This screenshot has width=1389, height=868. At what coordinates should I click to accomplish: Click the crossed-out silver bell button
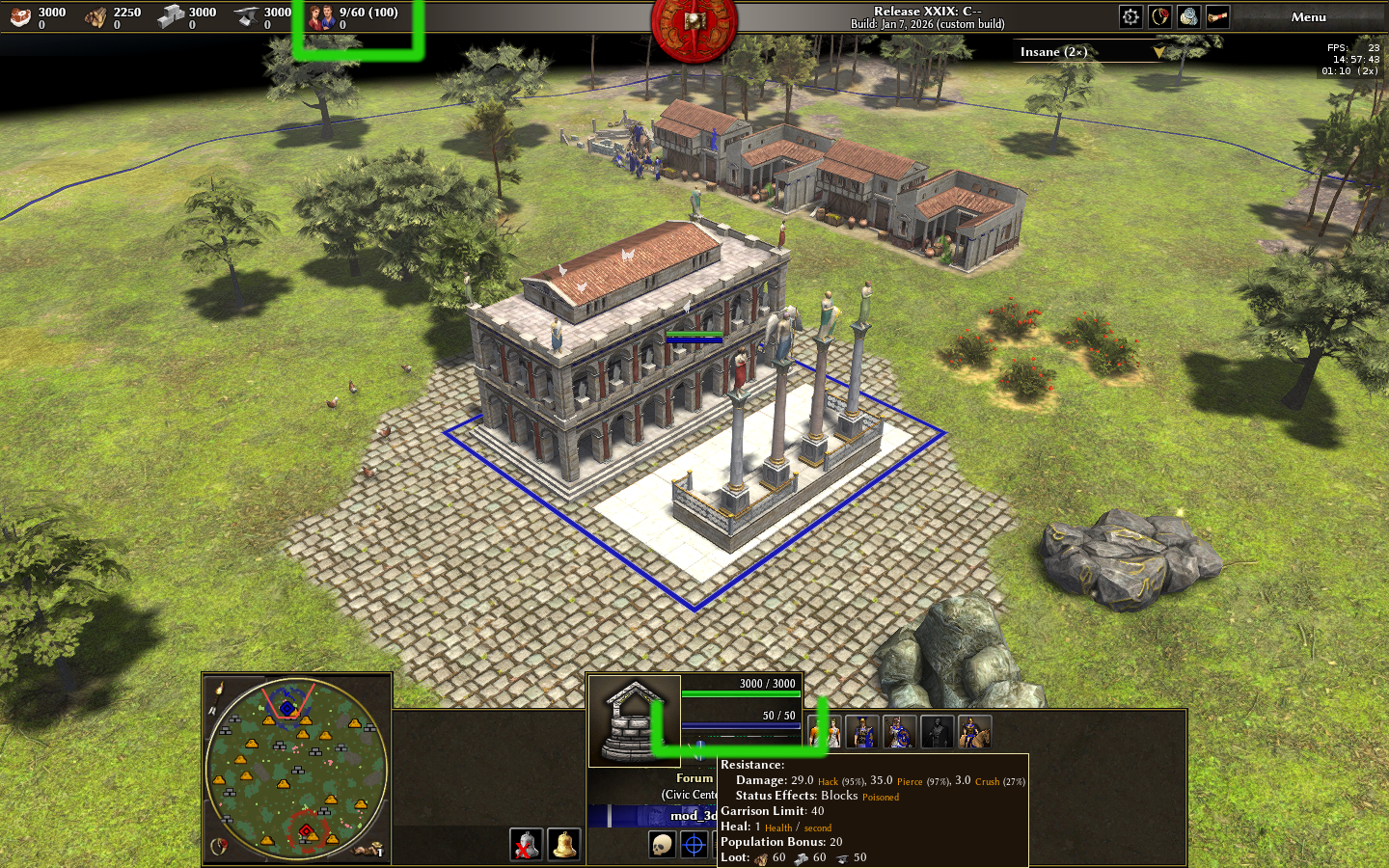[x=526, y=845]
